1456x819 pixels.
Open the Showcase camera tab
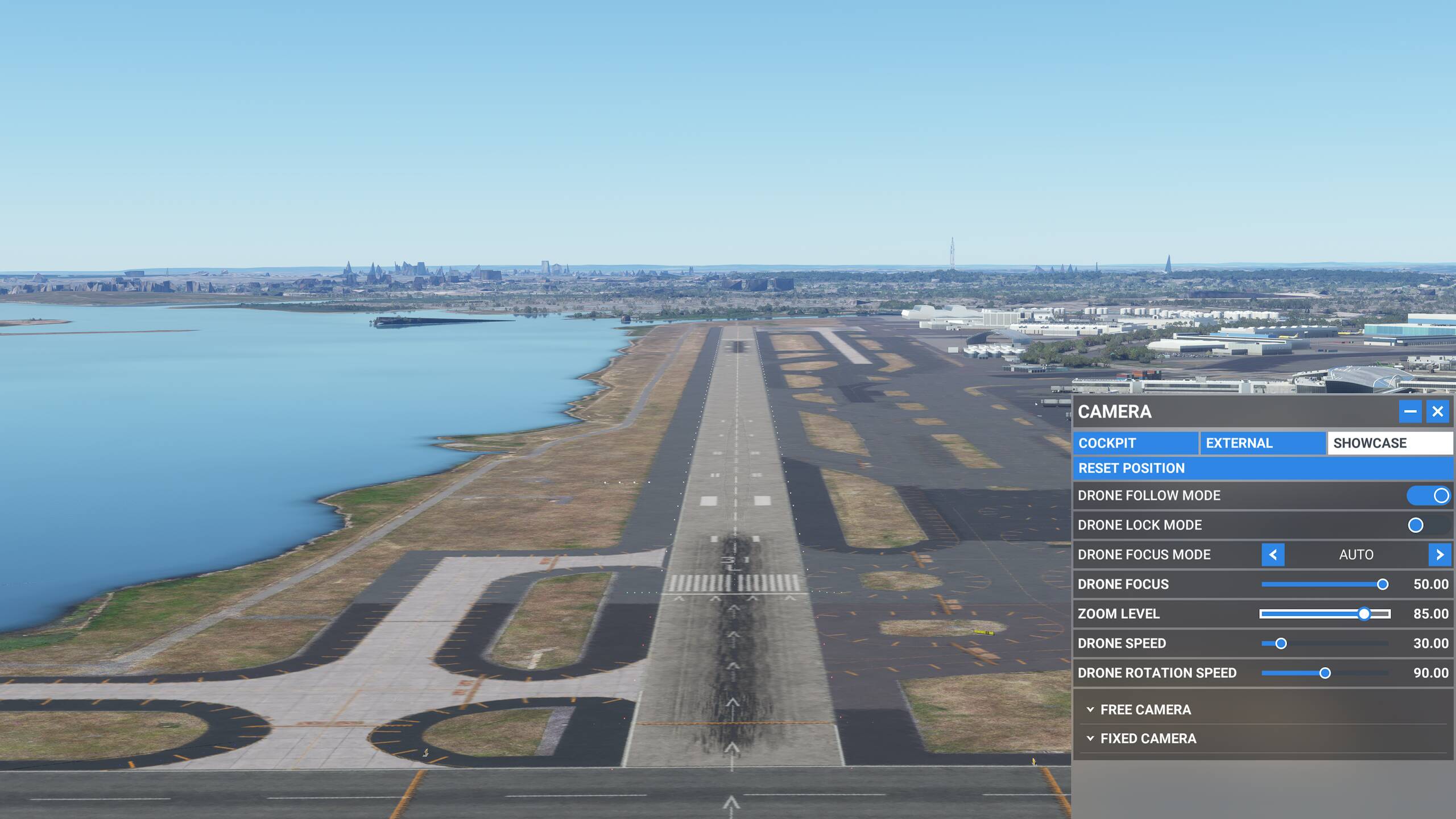(1389, 443)
